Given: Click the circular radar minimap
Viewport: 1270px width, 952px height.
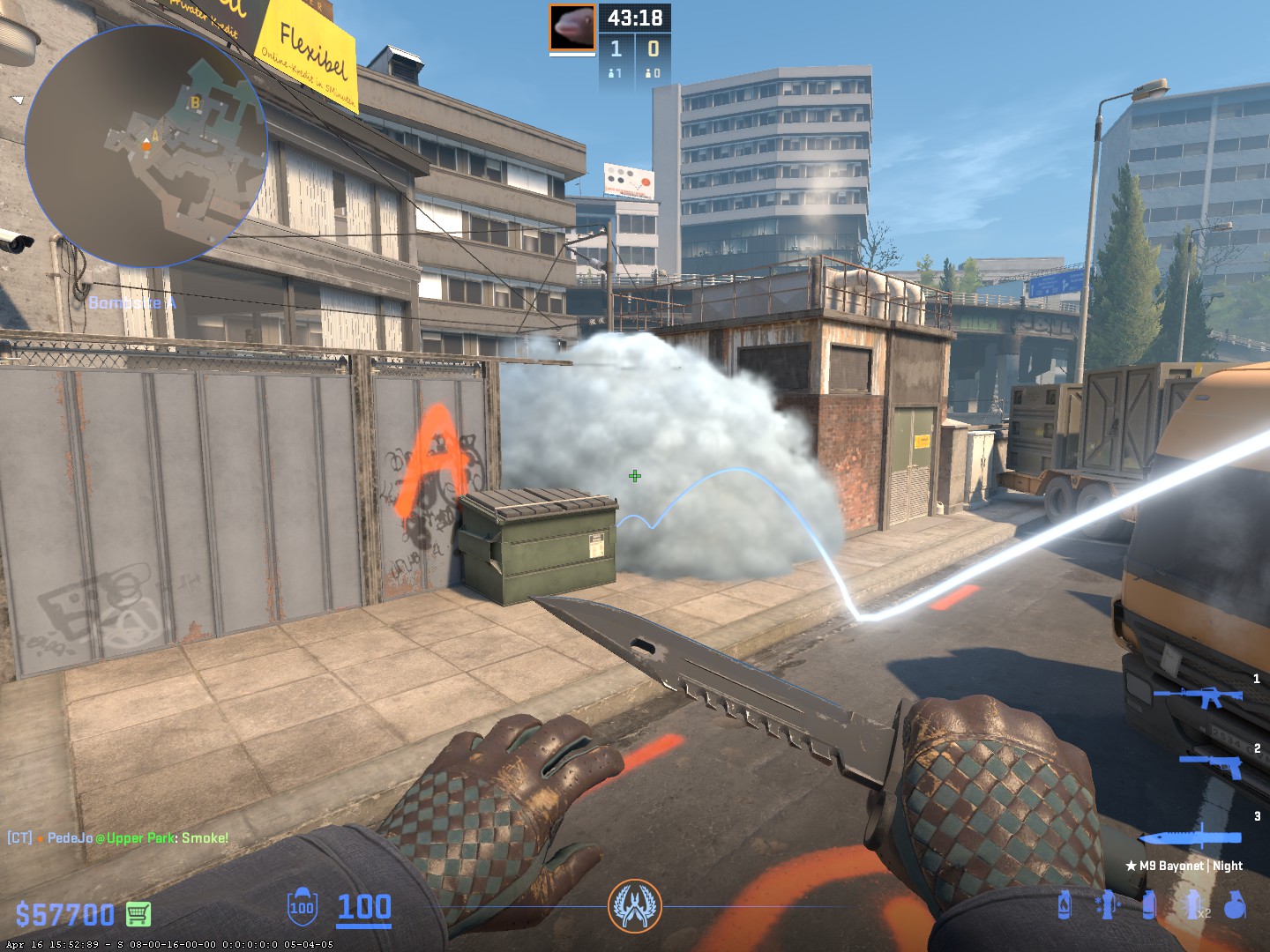Looking at the screenshot, I should click(x=146, y=146).
